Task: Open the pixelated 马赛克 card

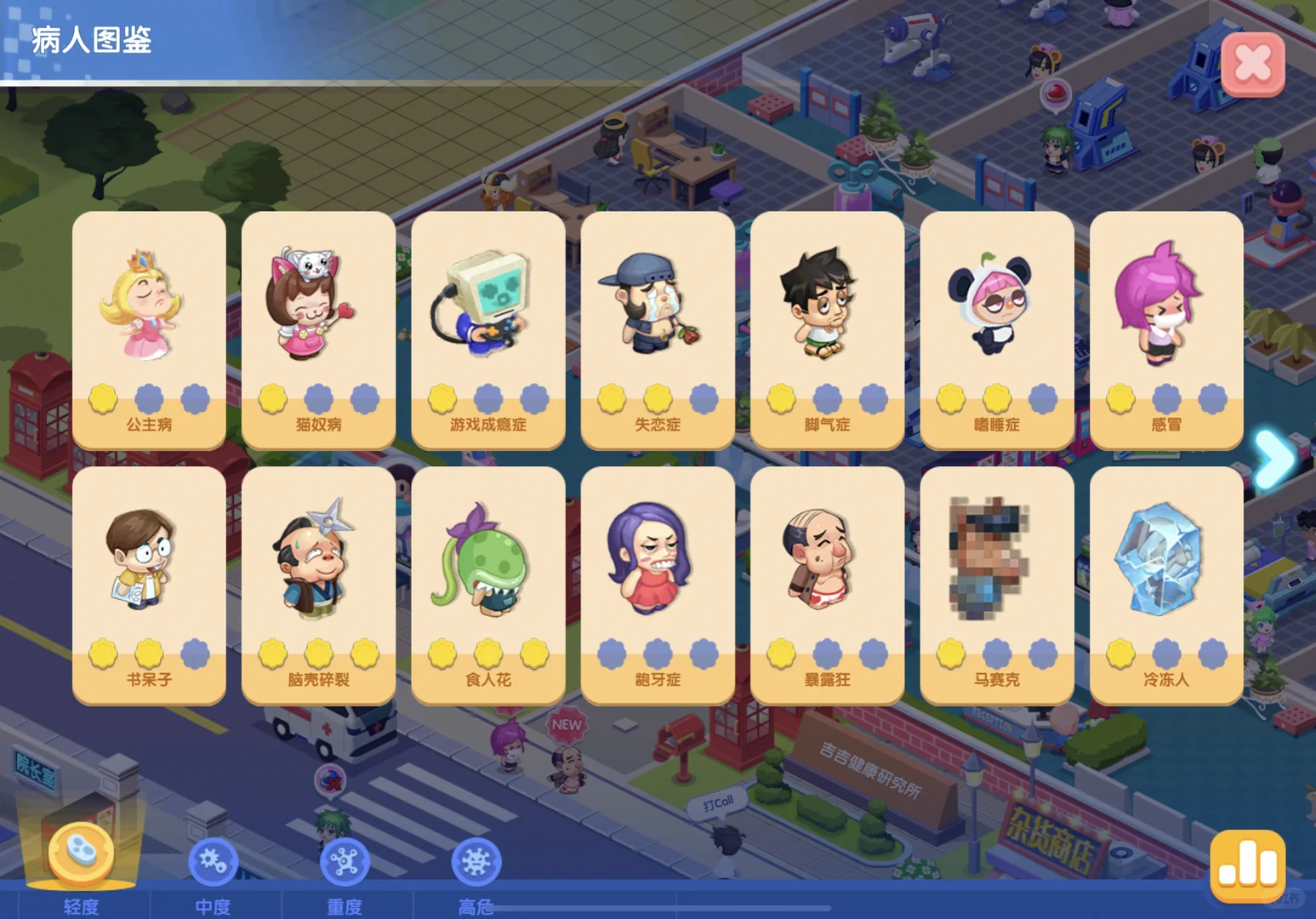Action: [x=996, y=585]
